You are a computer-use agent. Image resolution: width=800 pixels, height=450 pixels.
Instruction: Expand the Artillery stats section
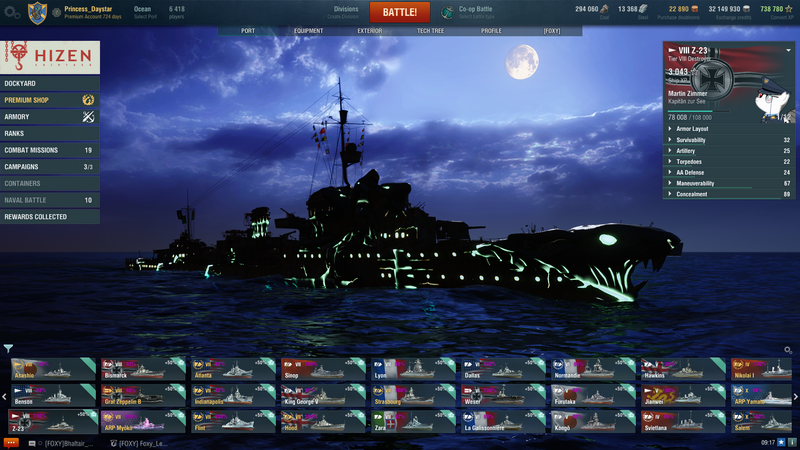tap(728, 150)
